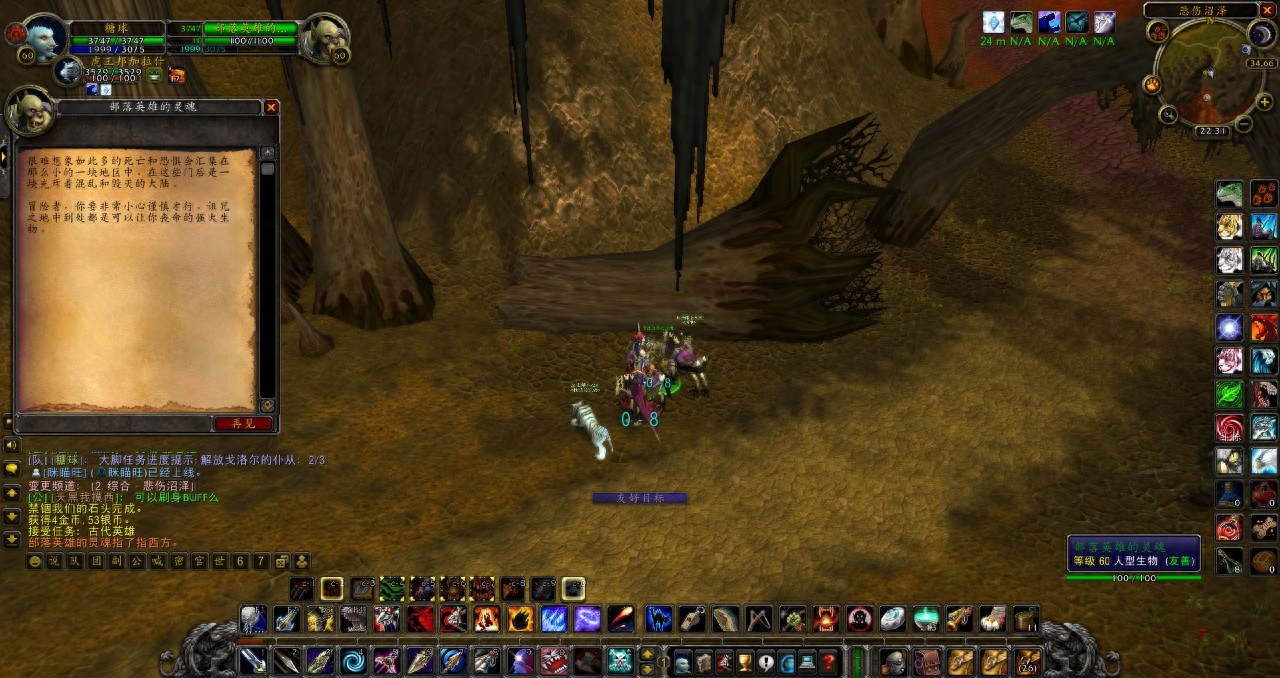
Task: Select the player portrait 糖球
Action: tap(44, 38)
